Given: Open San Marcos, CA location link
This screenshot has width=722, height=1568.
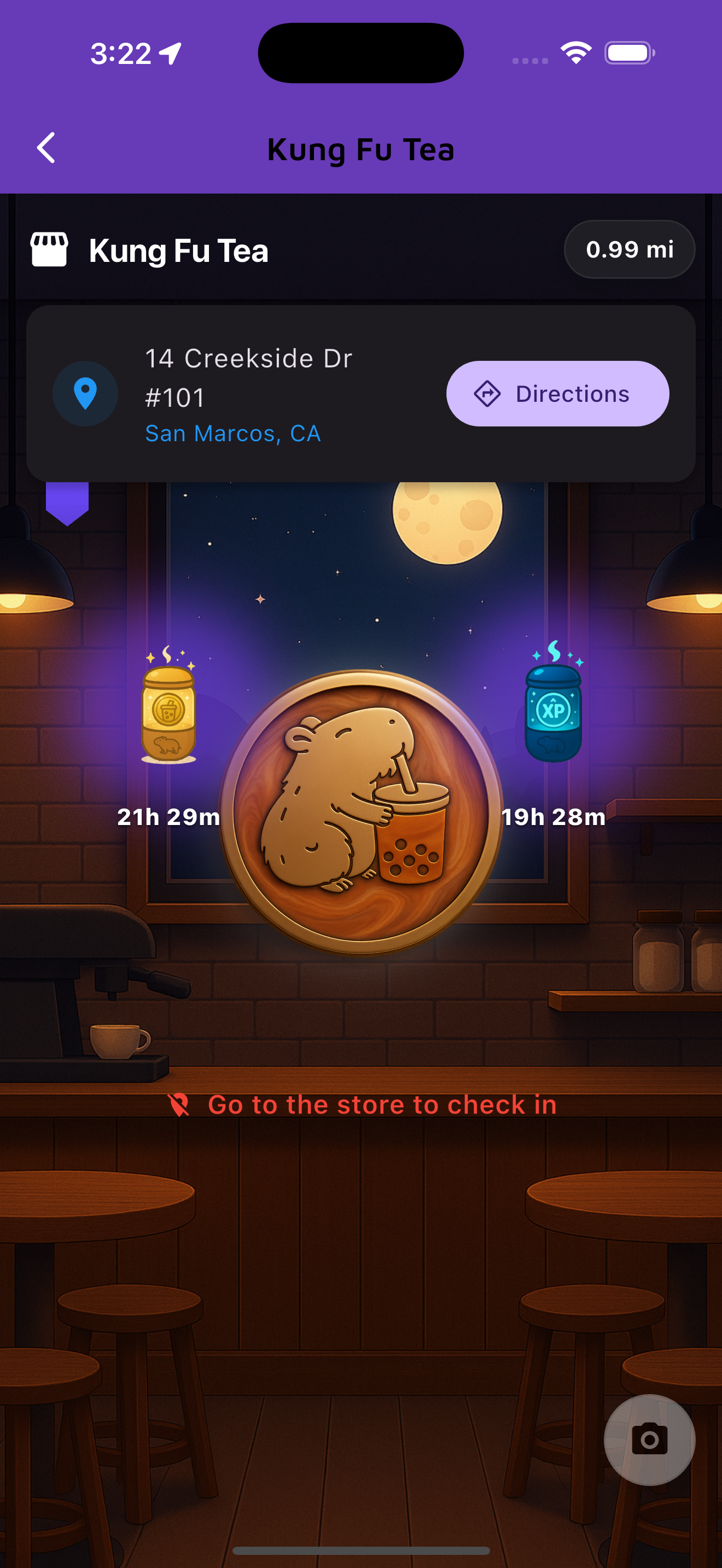Looking at the screenshot, I should click(233, 433).
